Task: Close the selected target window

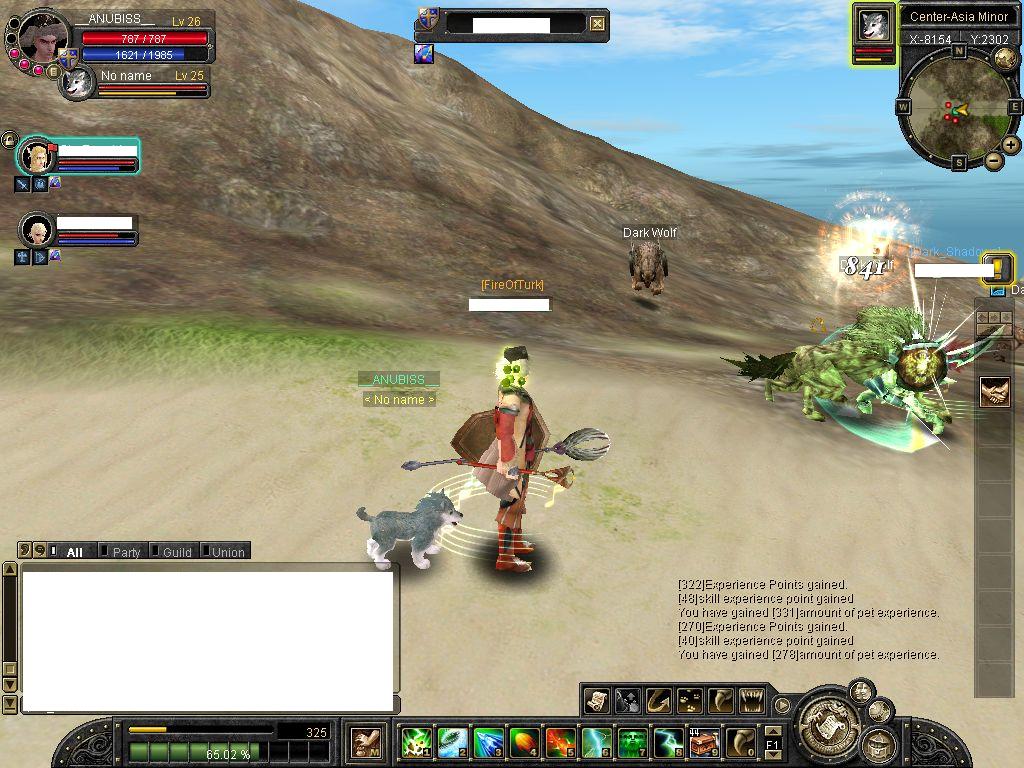Action: [597, 24]
